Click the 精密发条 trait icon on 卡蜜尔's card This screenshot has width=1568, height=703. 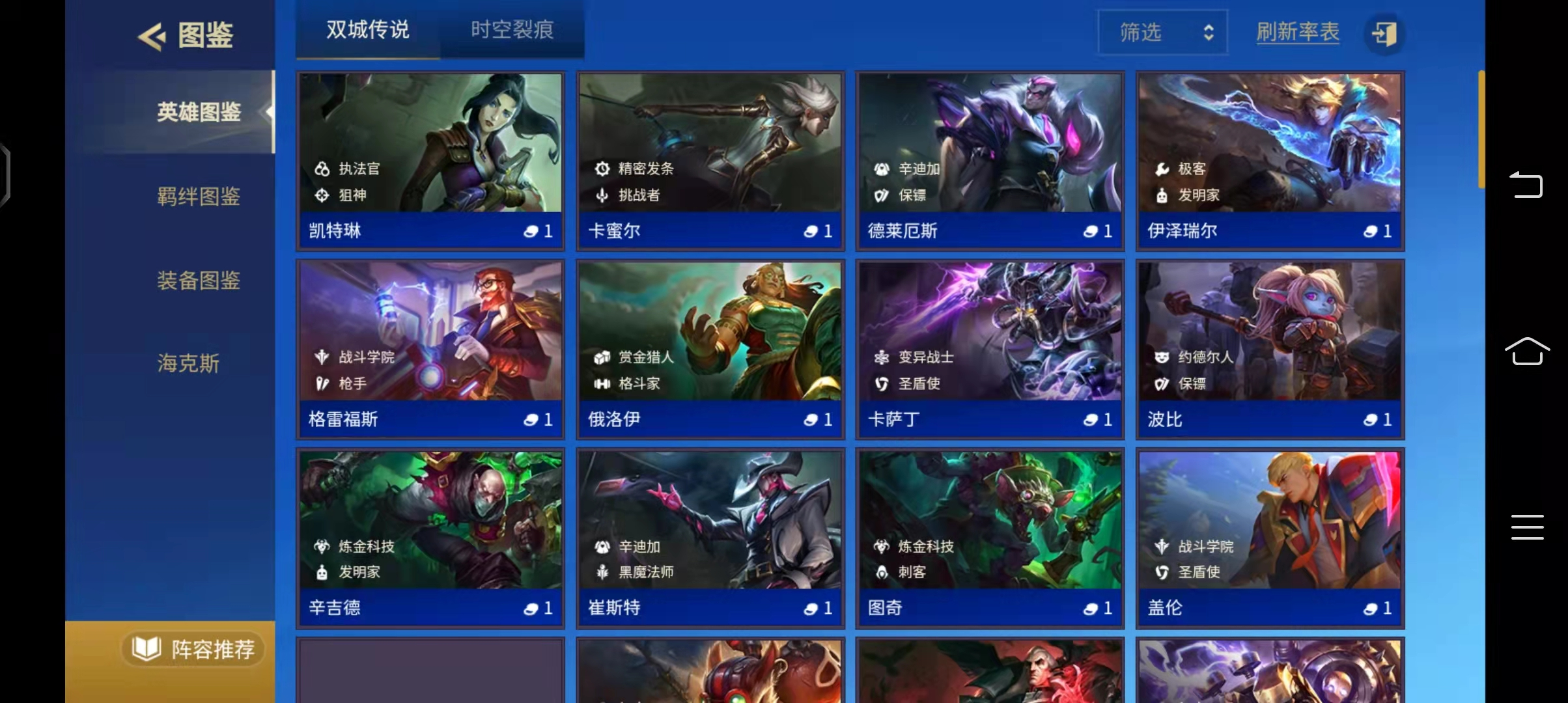[602, 168]
